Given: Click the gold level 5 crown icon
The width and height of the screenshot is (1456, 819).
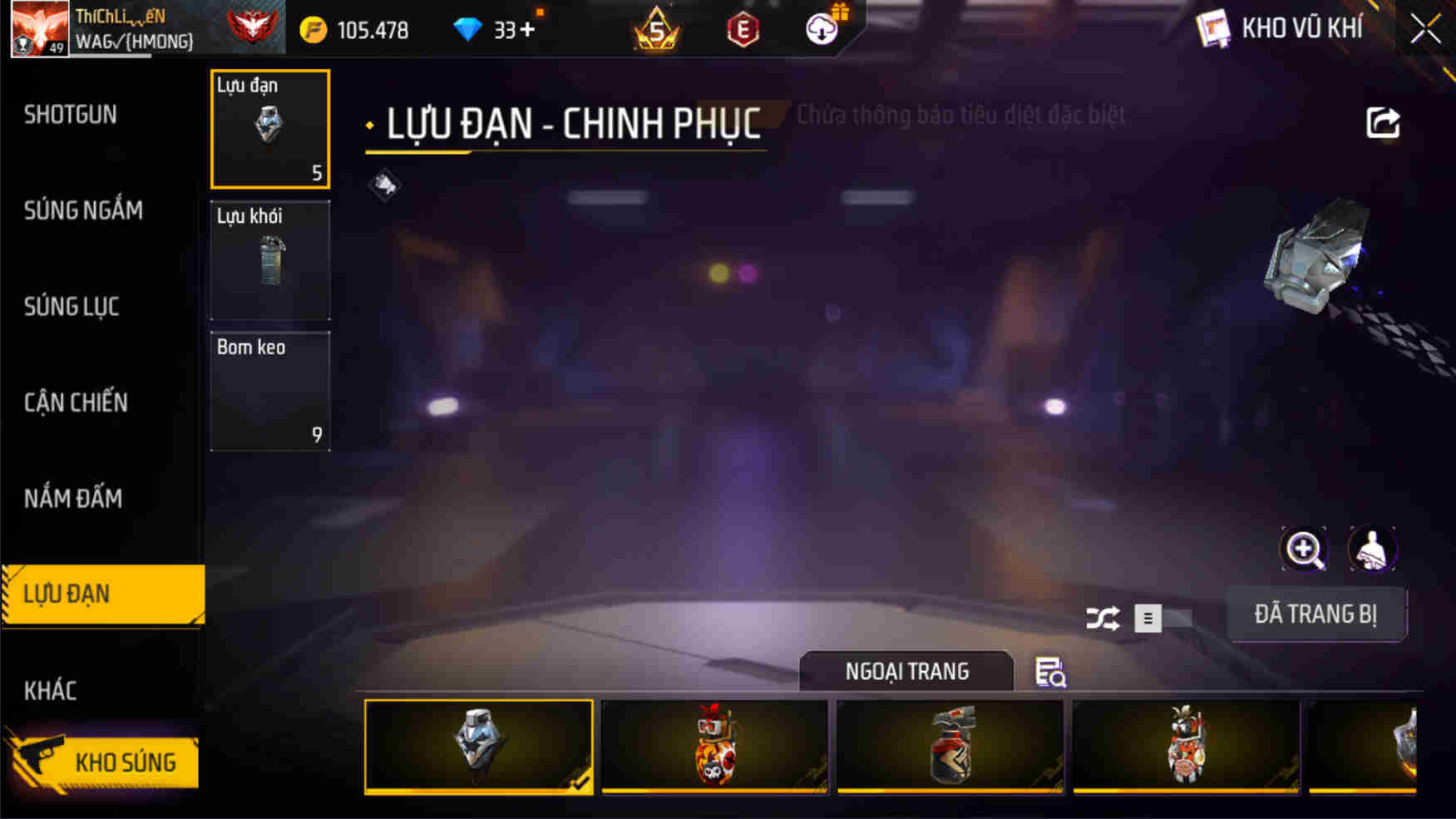Looking at the screenshot, I should 657,29.
